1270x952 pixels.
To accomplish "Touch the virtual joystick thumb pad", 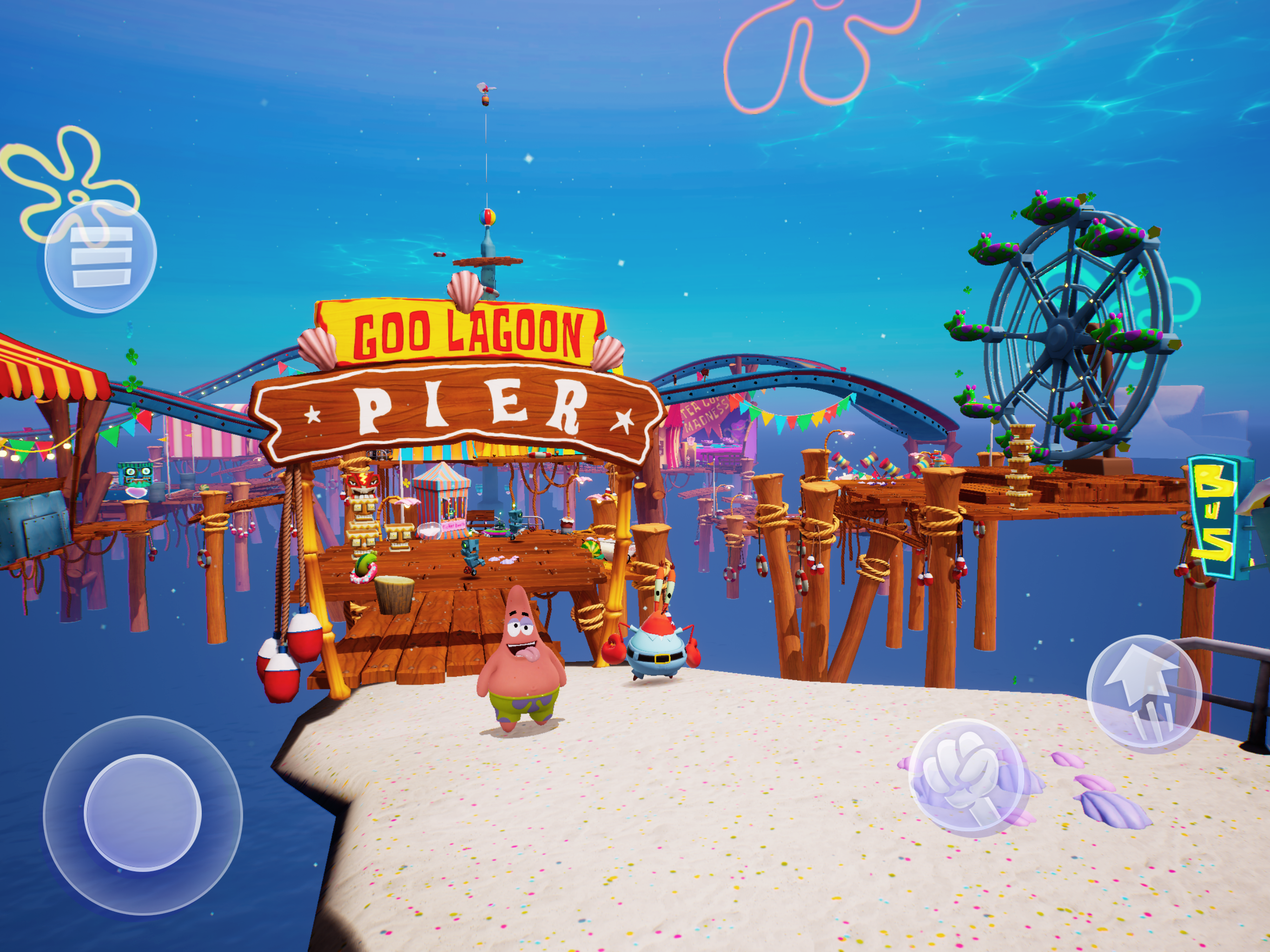I will click(x=142, y=813).
